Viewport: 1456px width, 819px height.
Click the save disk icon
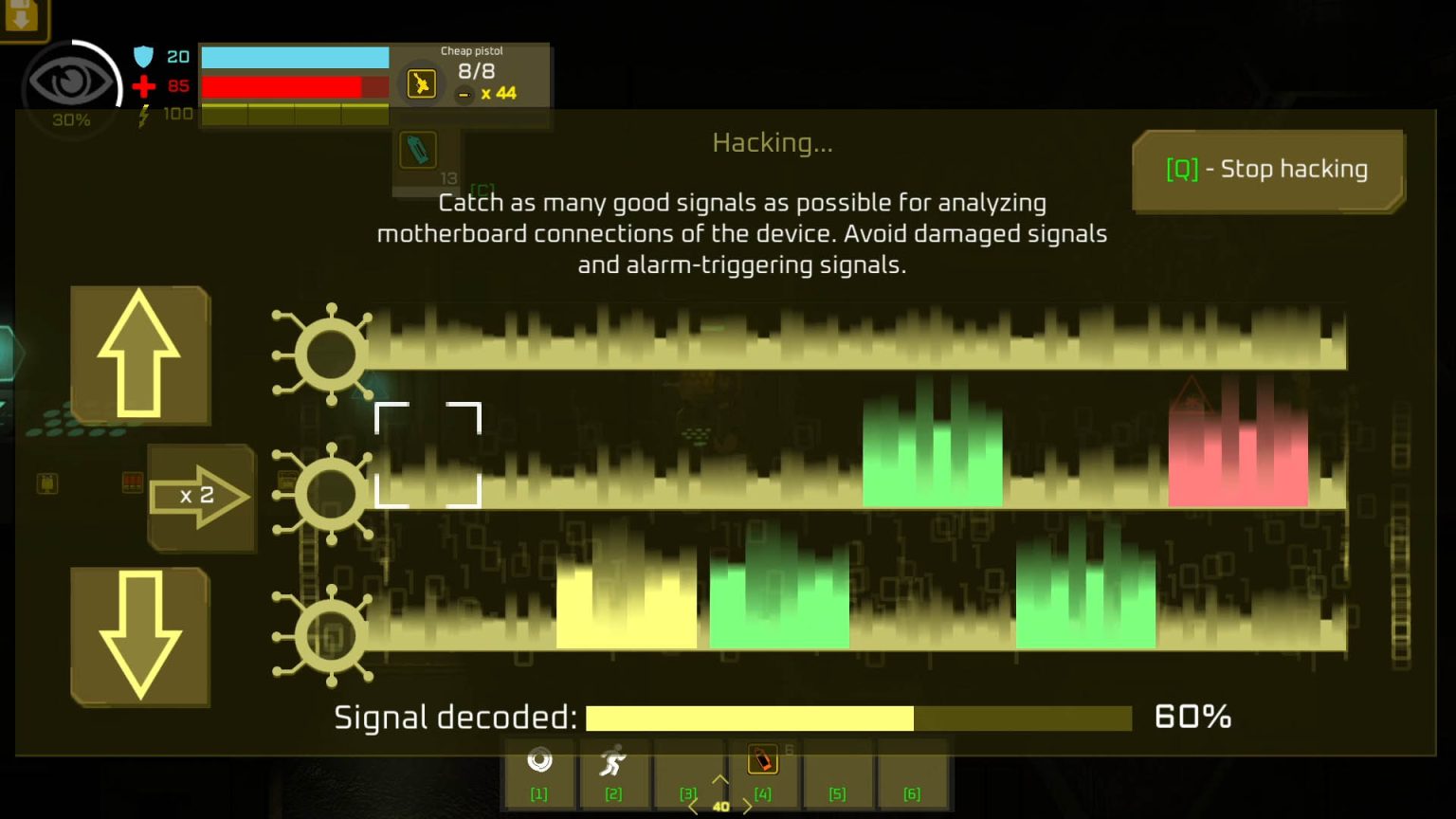(x=21, y=17)
